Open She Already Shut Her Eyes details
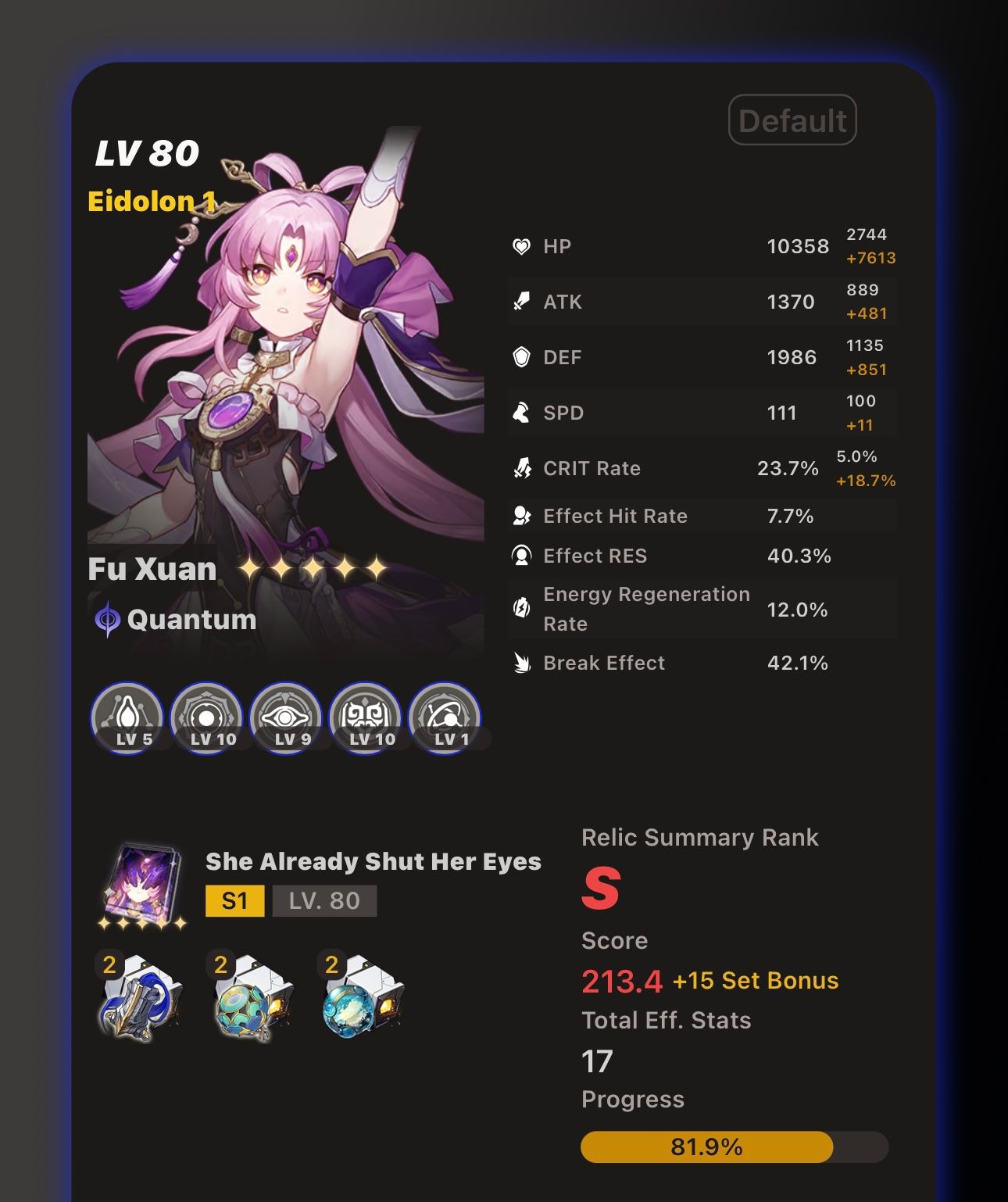The width and height of the screenshot is (1008, 1202). pyautogui.click(x=373, y=862)
